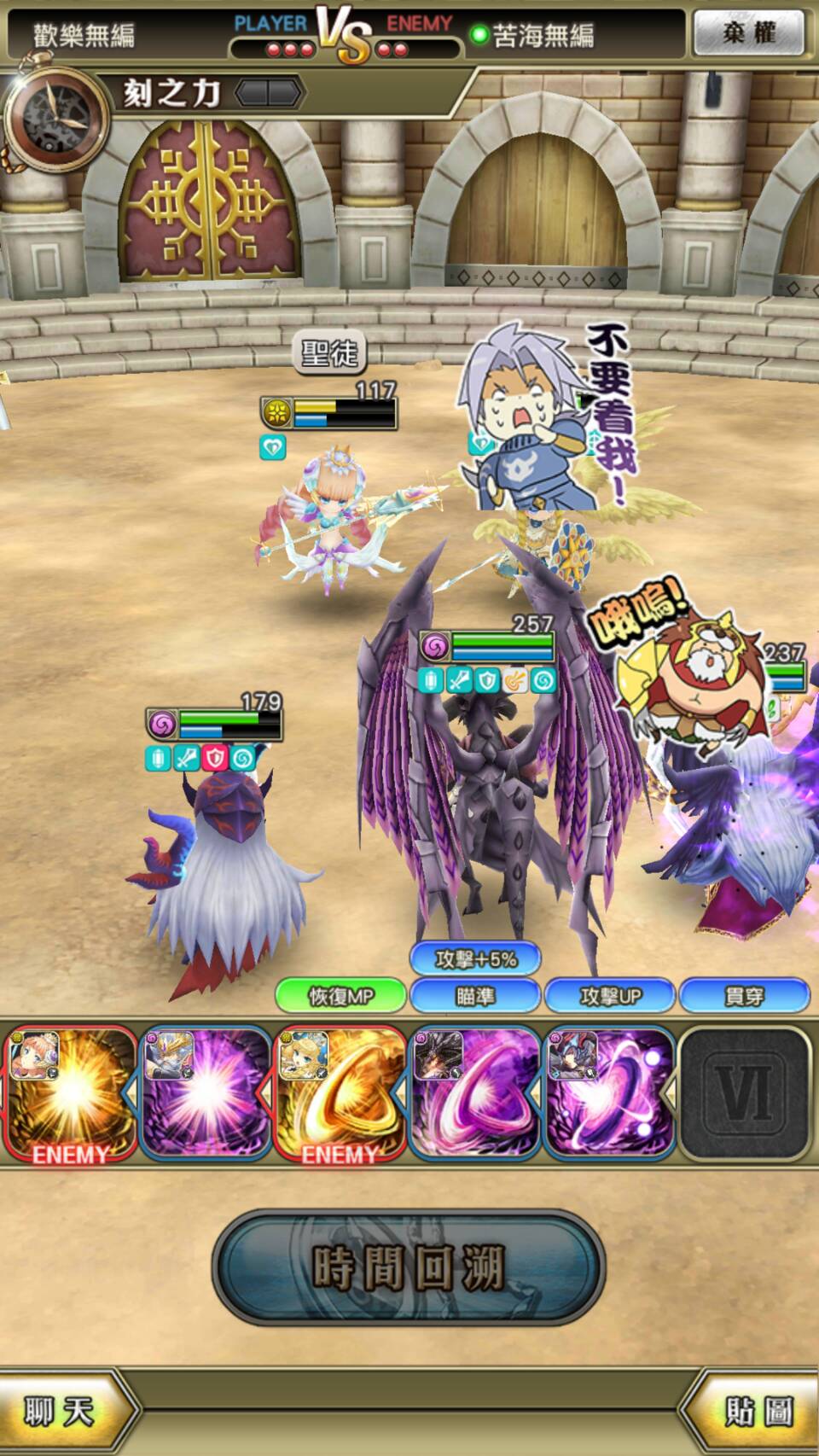Choose the 瞄準 aim skill label
819x1456 pixels.
[x=475, y=996]
